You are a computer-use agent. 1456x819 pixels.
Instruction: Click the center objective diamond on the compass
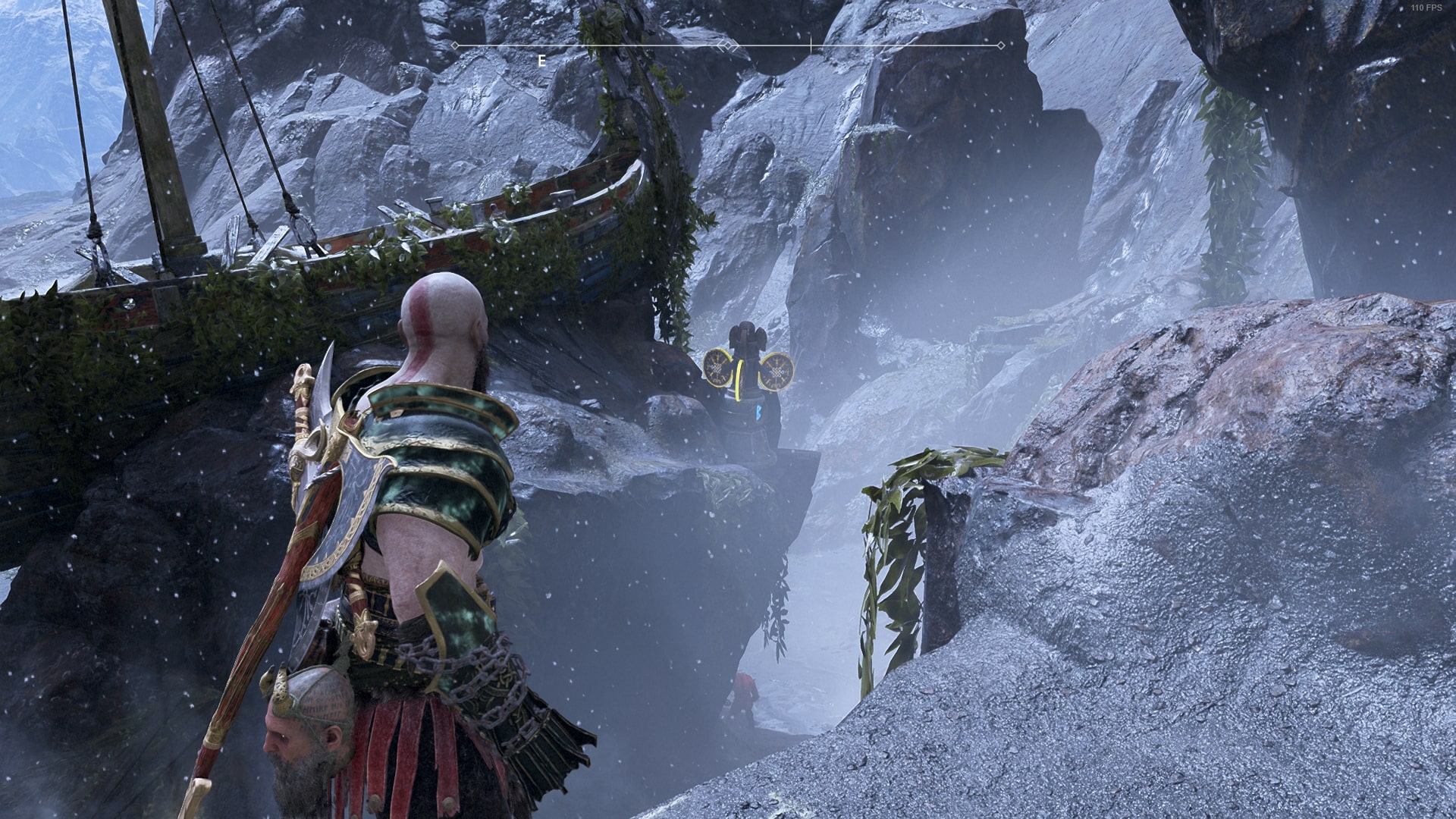pos(726,45)
